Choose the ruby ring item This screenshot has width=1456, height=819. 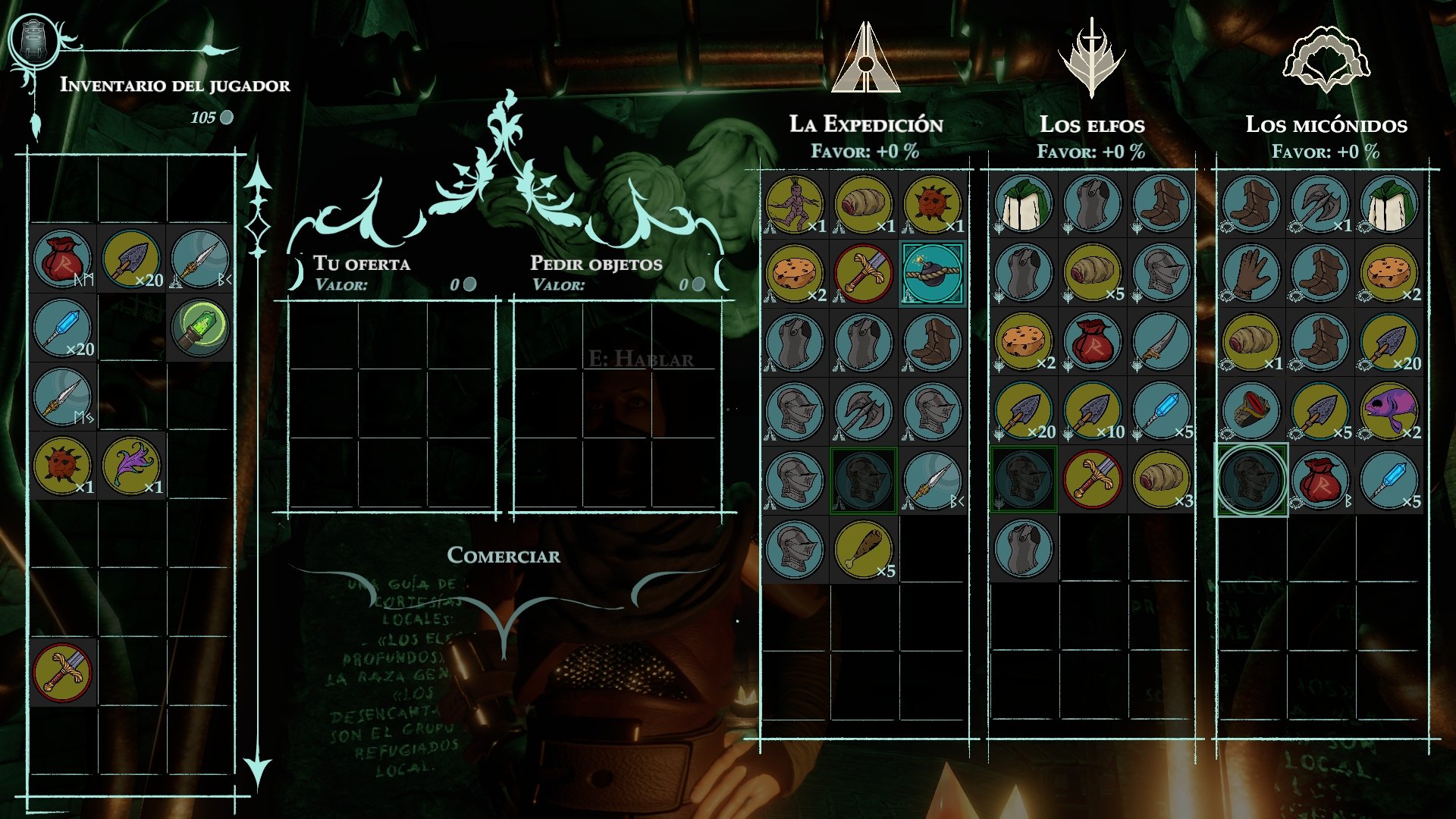click(x=1250, y=411)
